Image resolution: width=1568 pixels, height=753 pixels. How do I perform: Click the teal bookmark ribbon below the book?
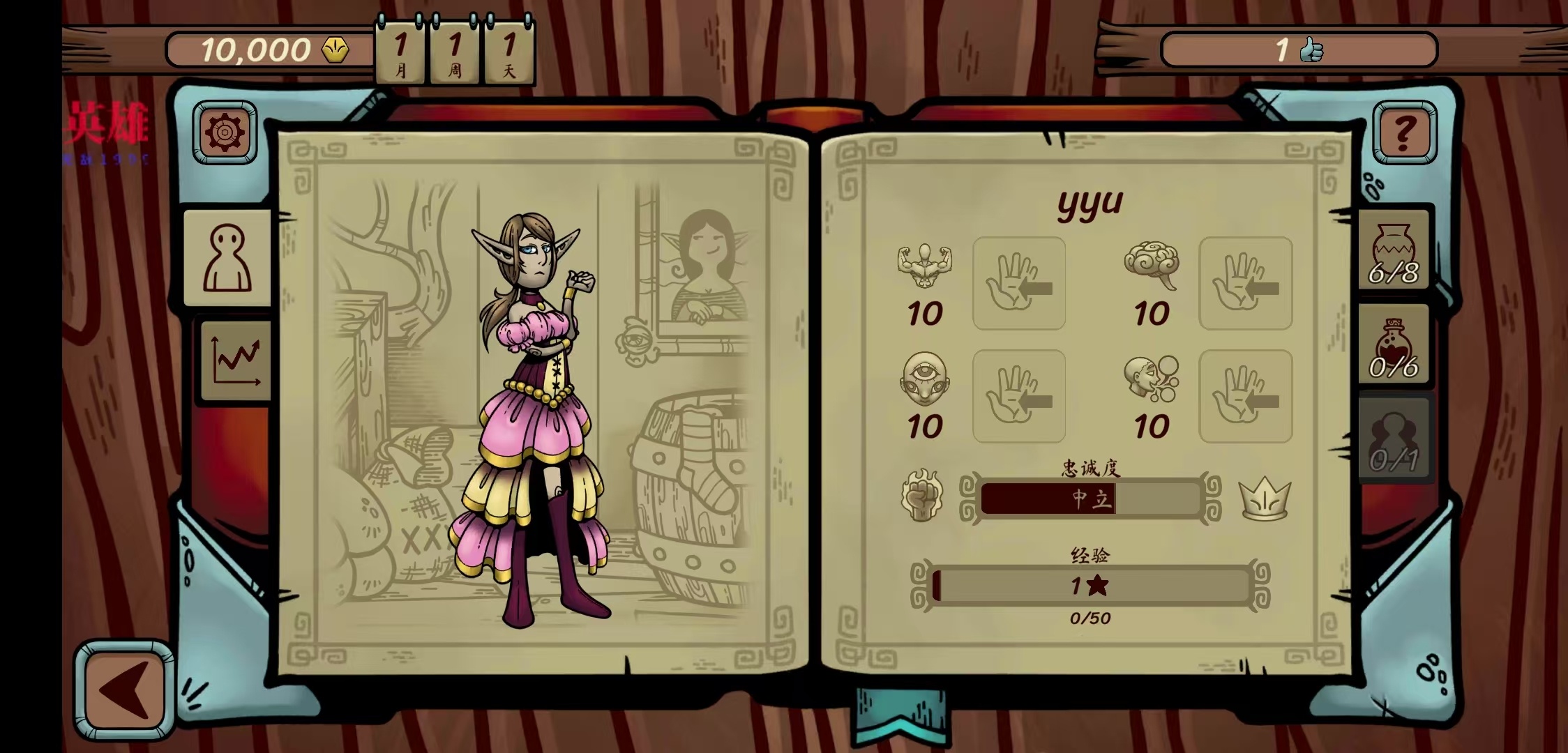(900, 717)
